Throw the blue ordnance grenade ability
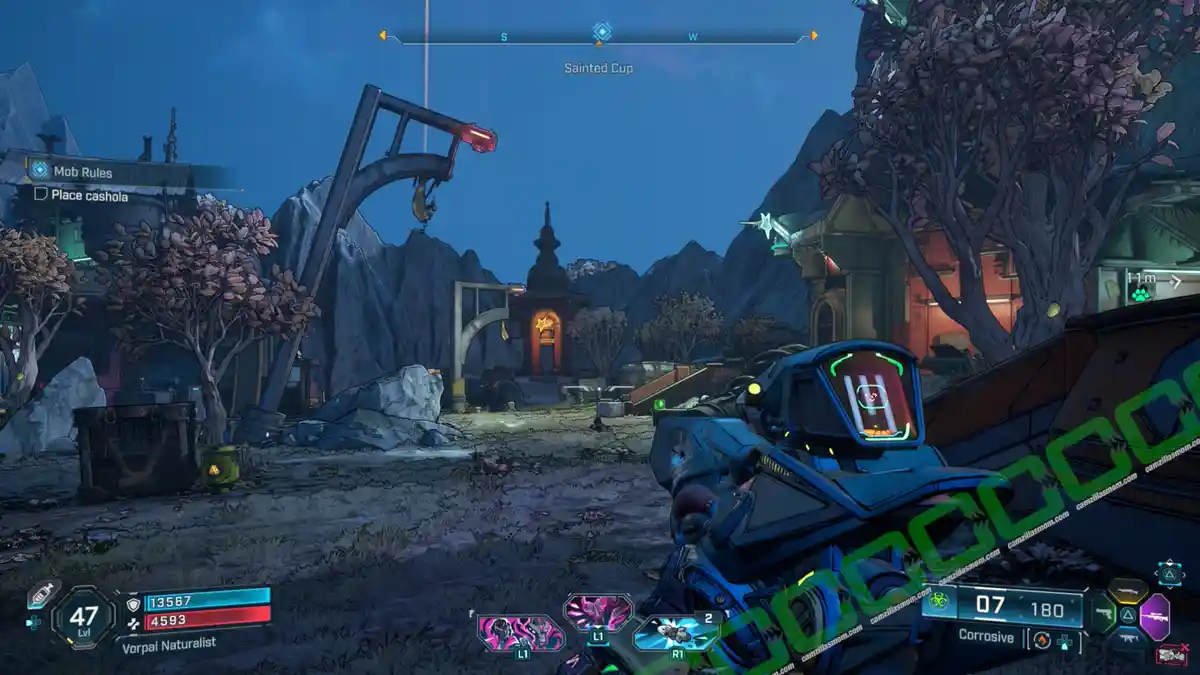 click(675, 632)
